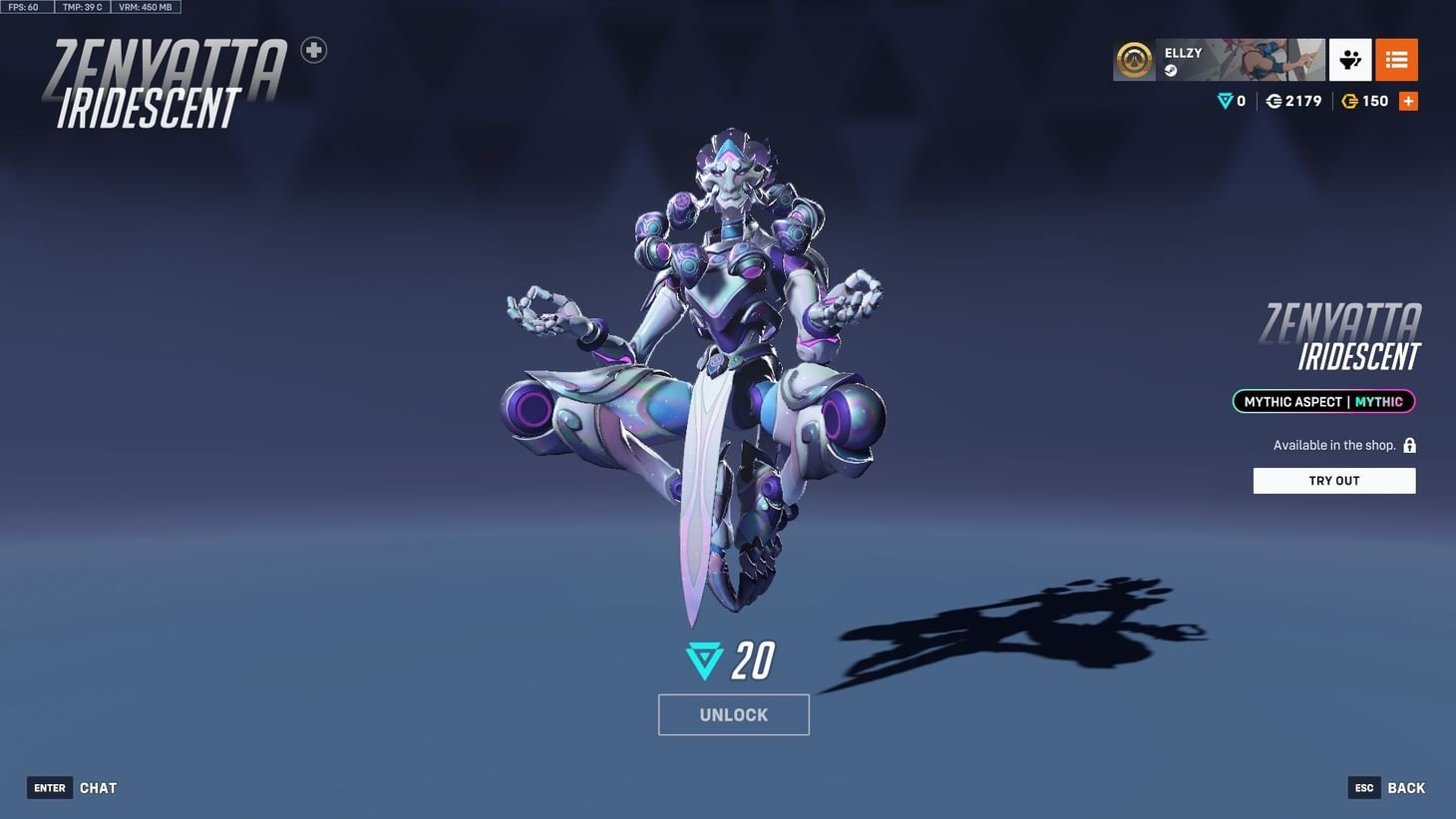Image resolution: width=1456 pixels, height=819 pixels.
Task: Open the social/friends panel icon
Action: pos(1350,60)
